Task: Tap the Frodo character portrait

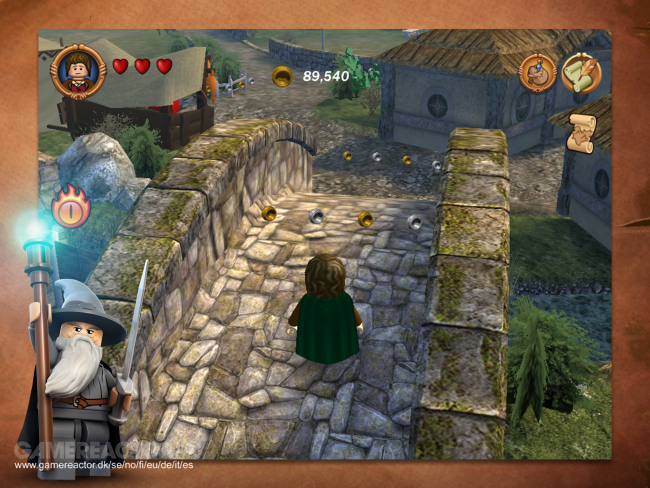Action: coord(77,70)
